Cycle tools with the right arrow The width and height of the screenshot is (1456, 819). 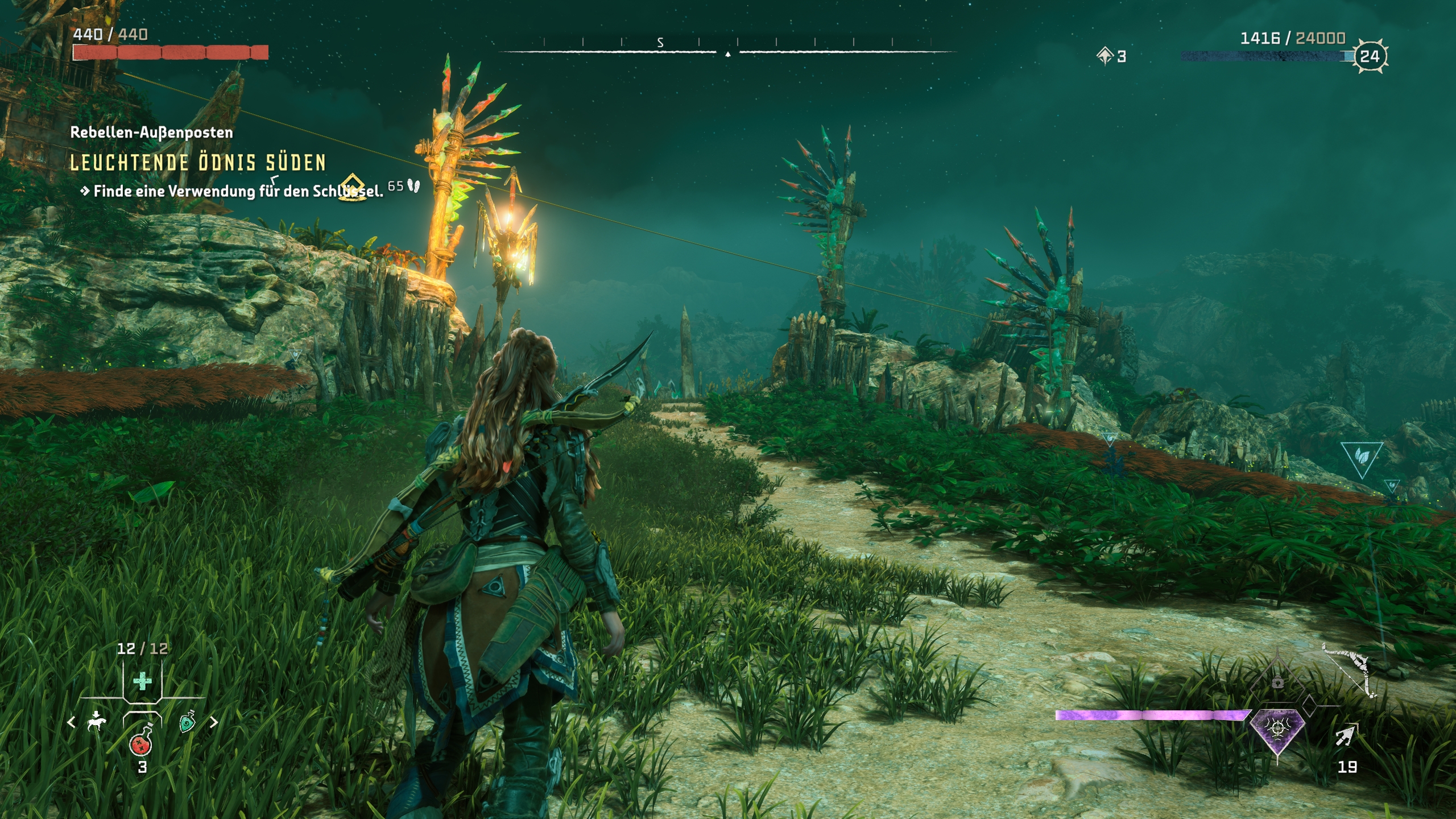(x=214, y=722)
